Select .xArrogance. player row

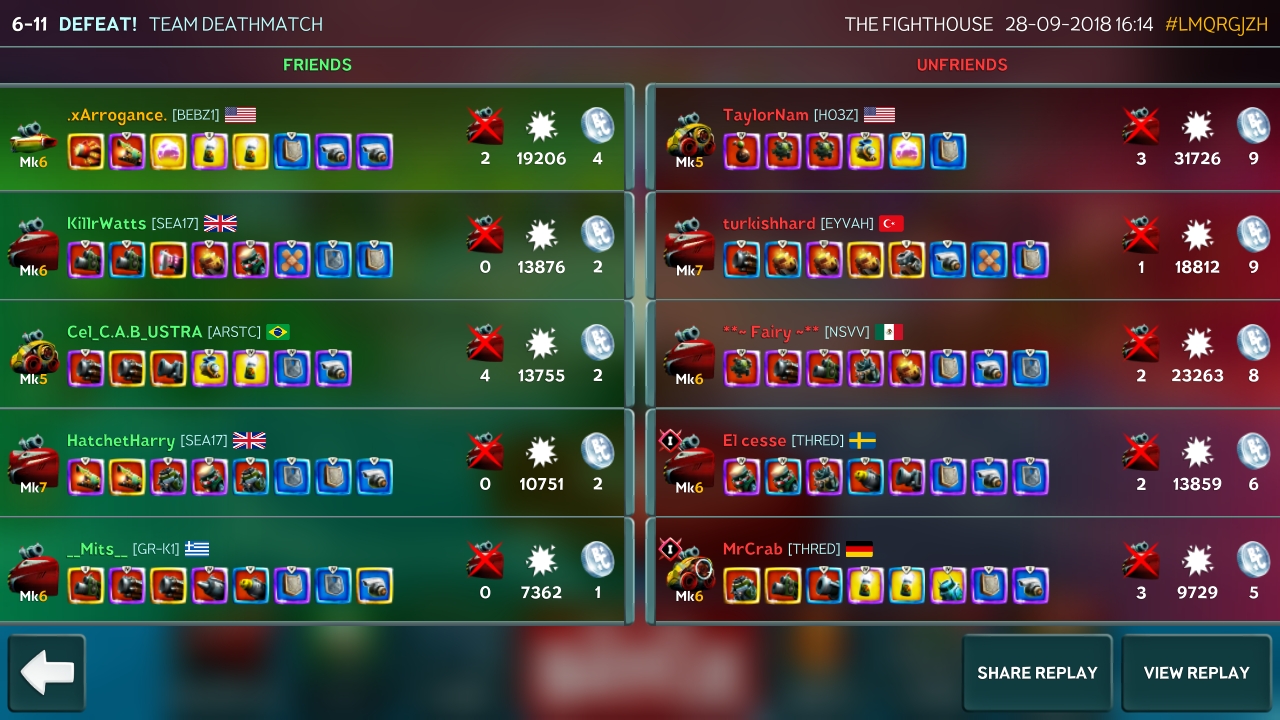316,137
